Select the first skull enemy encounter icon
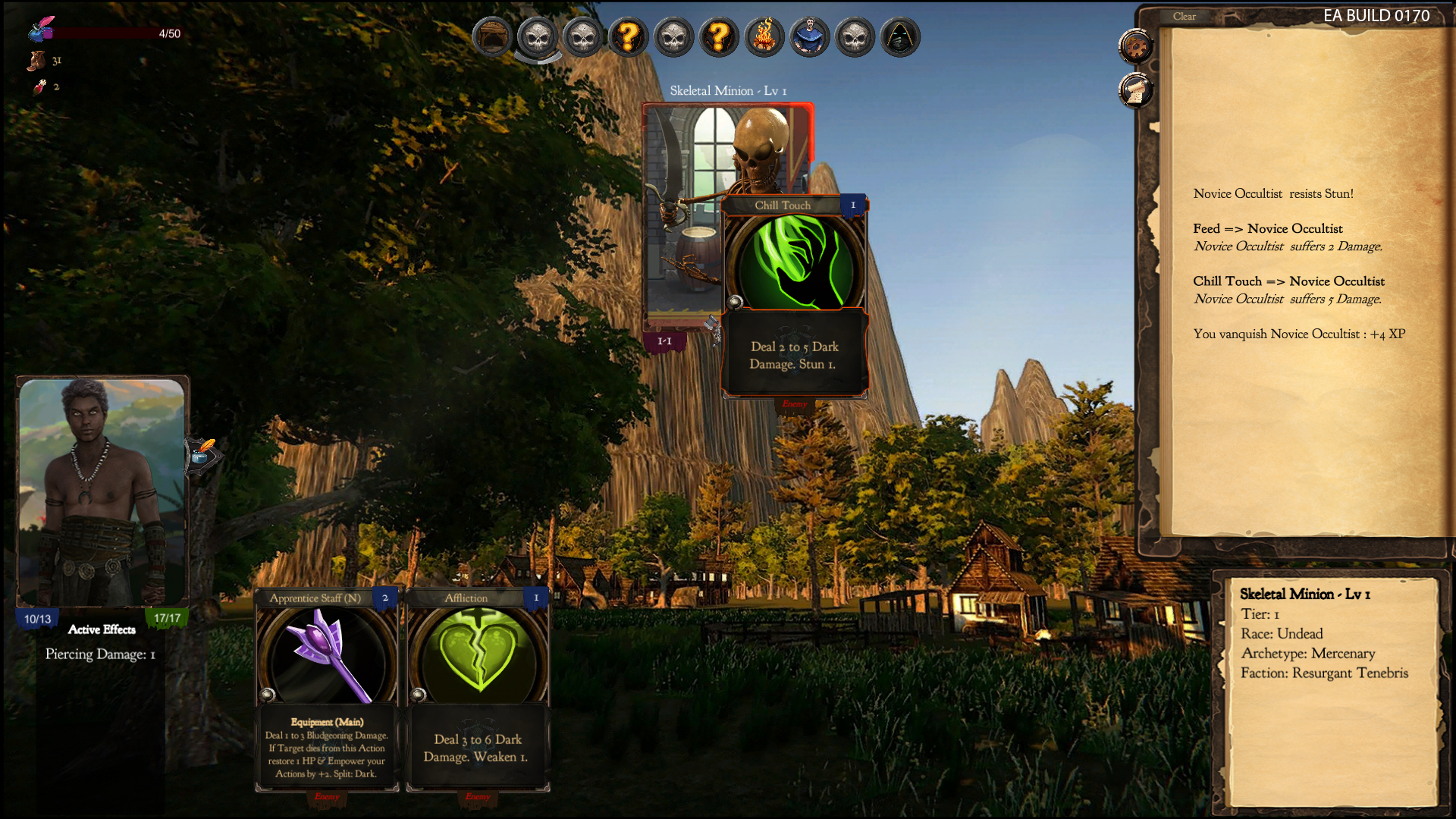Viewport: 1456px width, 819px height. (x=538, y=37)
